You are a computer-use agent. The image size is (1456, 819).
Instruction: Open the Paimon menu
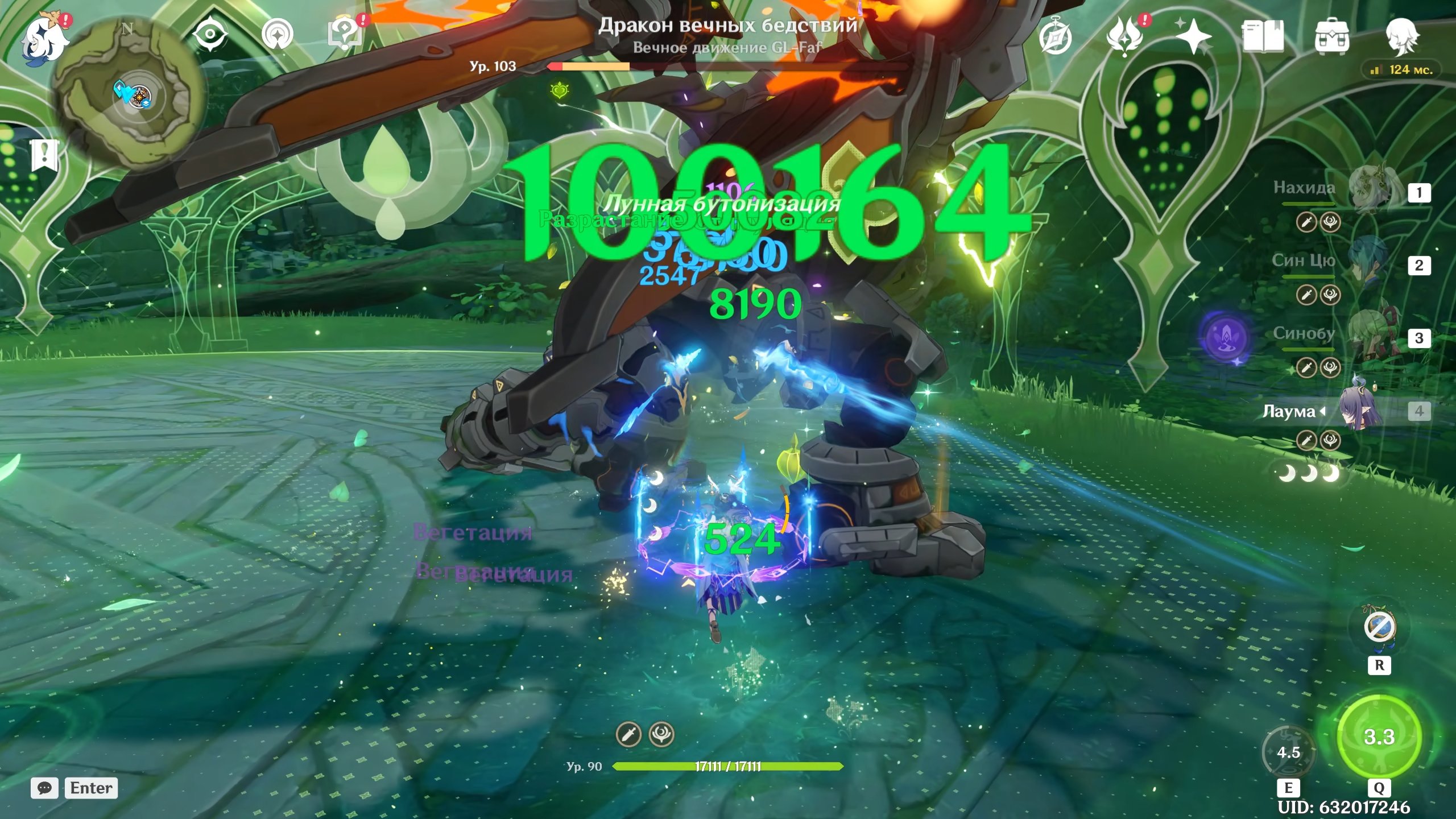[x=44, y=39]
